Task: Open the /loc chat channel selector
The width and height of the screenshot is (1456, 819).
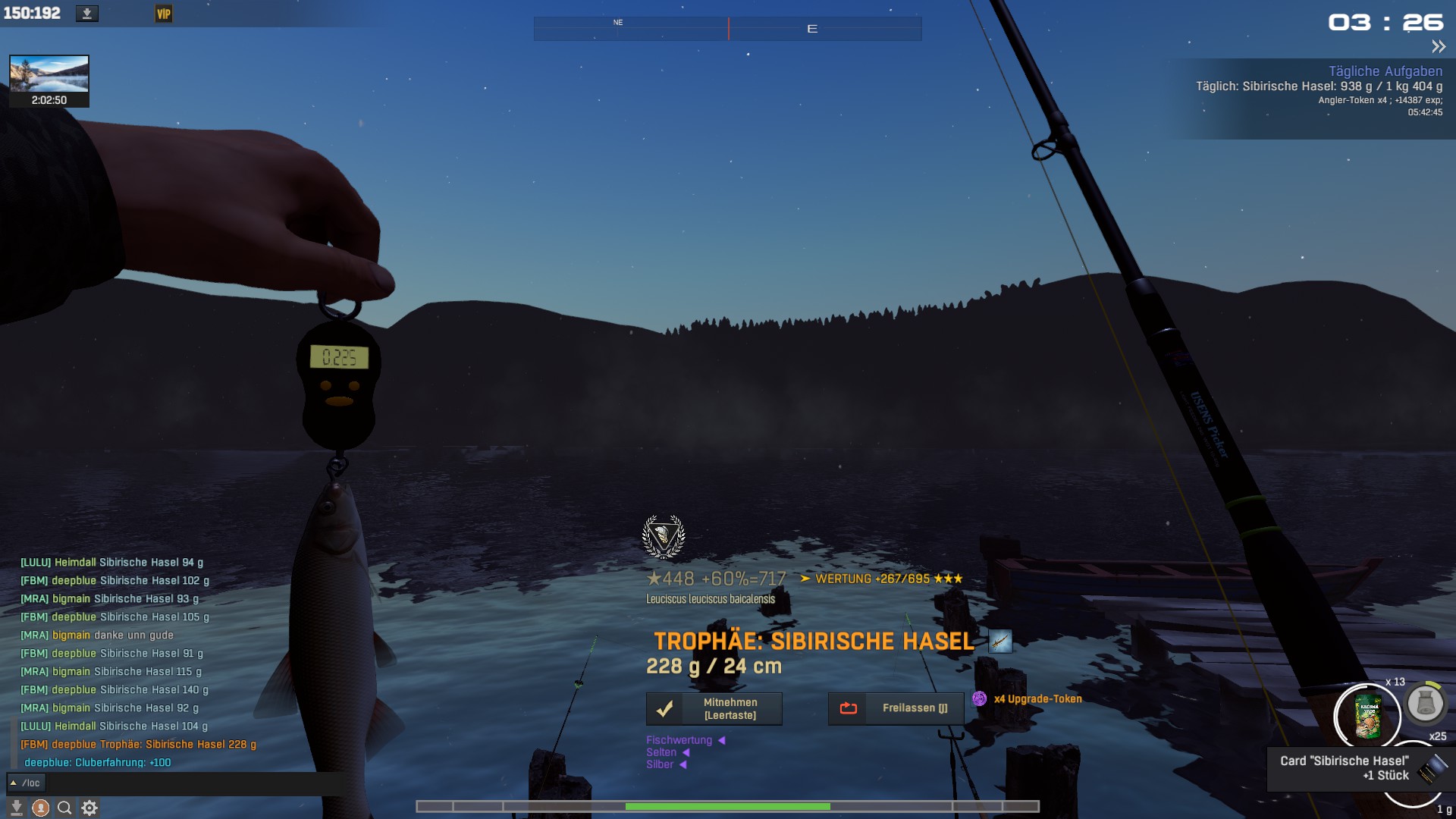Action: [26, 783]
